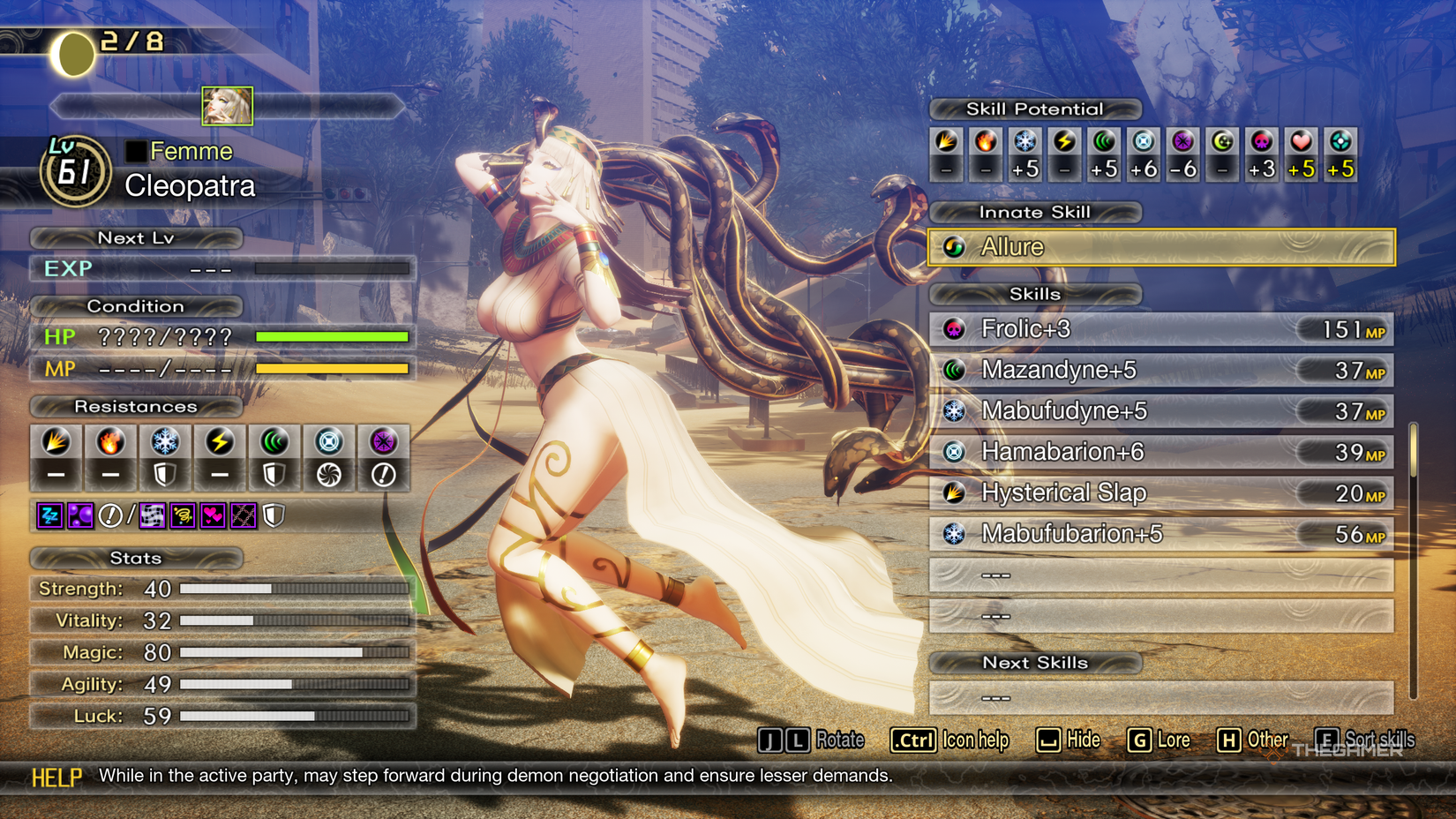Hide the status interface
This screenshot has width=1456, height=819.
coord(1083,740)
